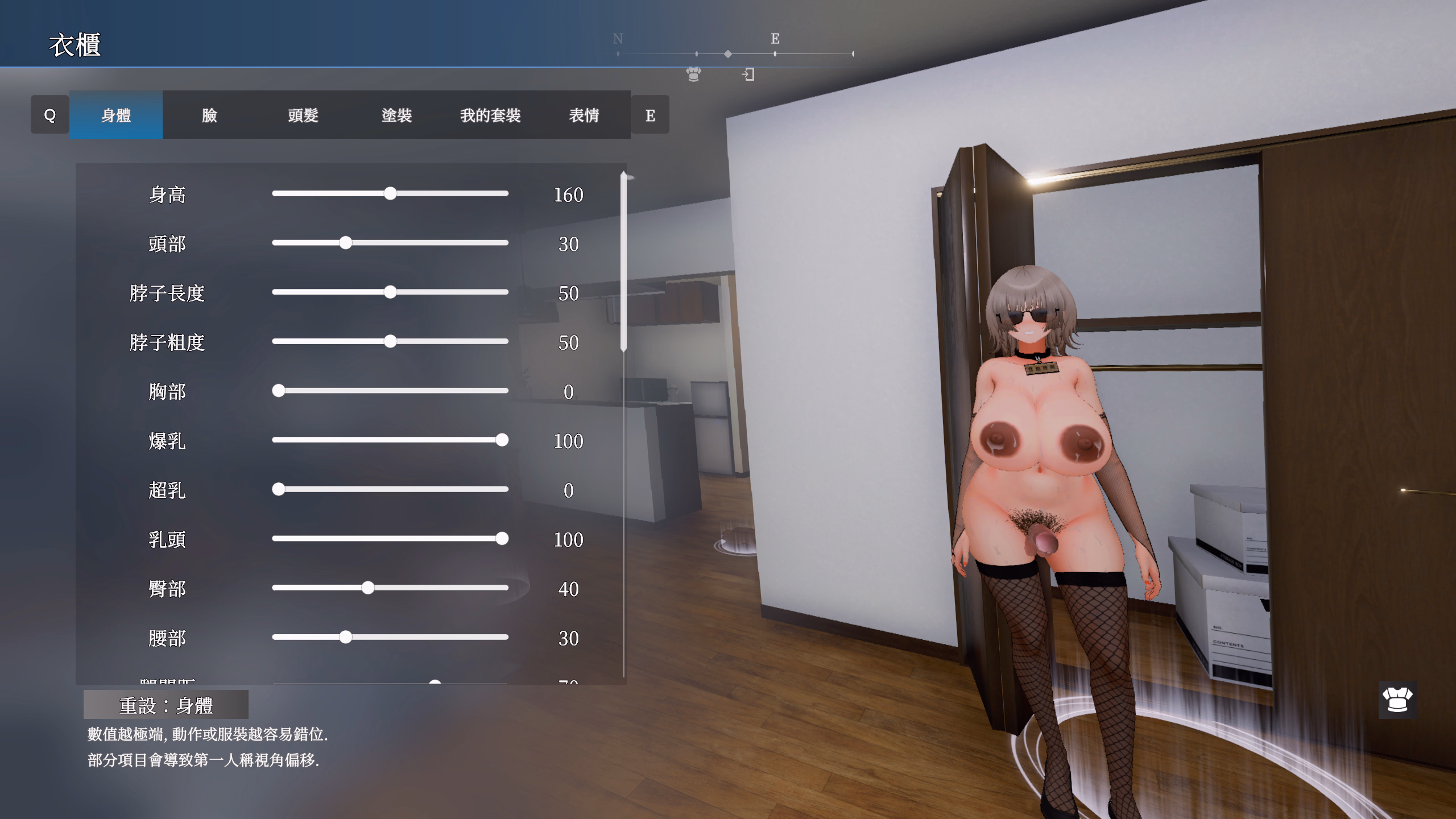Screen dimensions: 1456x819
Task: Open the shirt outfit icon button
Action: click(x=1397, y=700)
